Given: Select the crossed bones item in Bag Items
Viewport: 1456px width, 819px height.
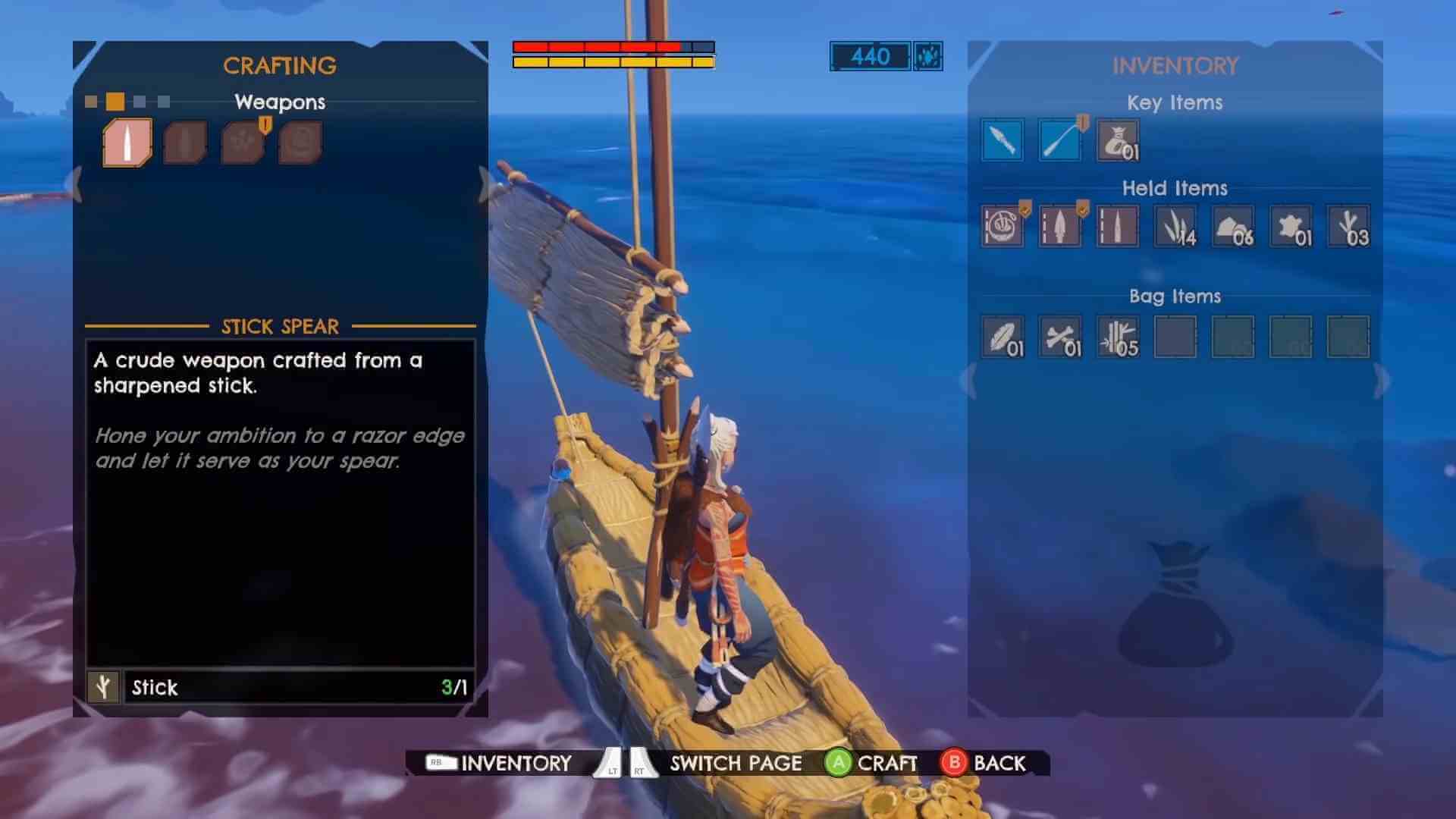Looking at the screenshot, I should tap(1059, 337).
